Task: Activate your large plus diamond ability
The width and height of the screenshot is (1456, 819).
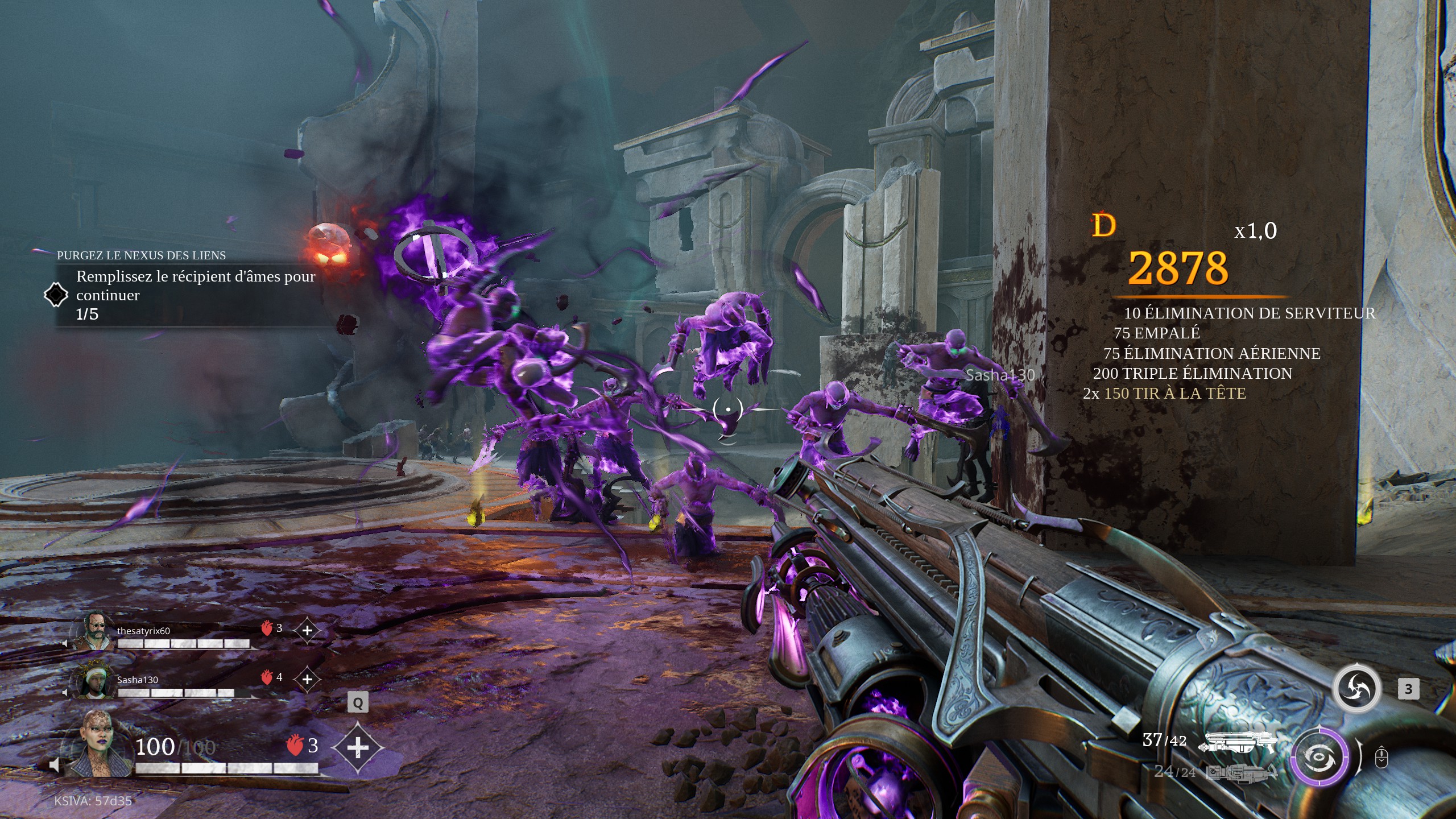Action: (357, 747)
